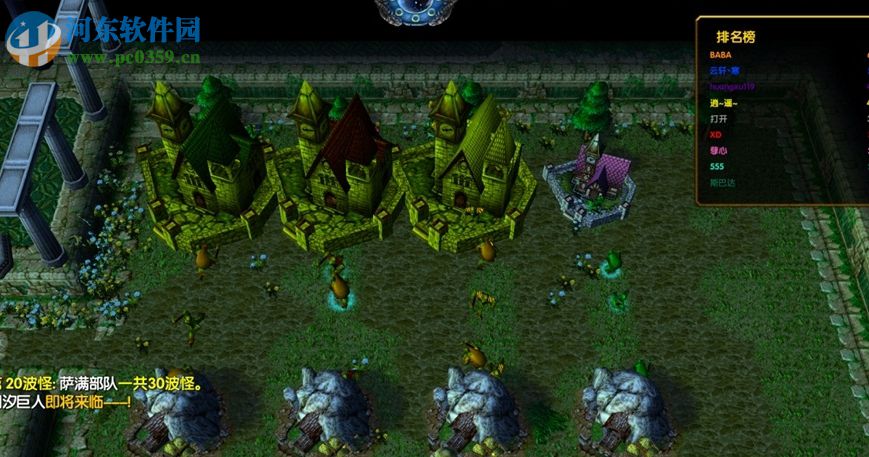
Task: Select player BABA in the ranking list
Action: 720,55
